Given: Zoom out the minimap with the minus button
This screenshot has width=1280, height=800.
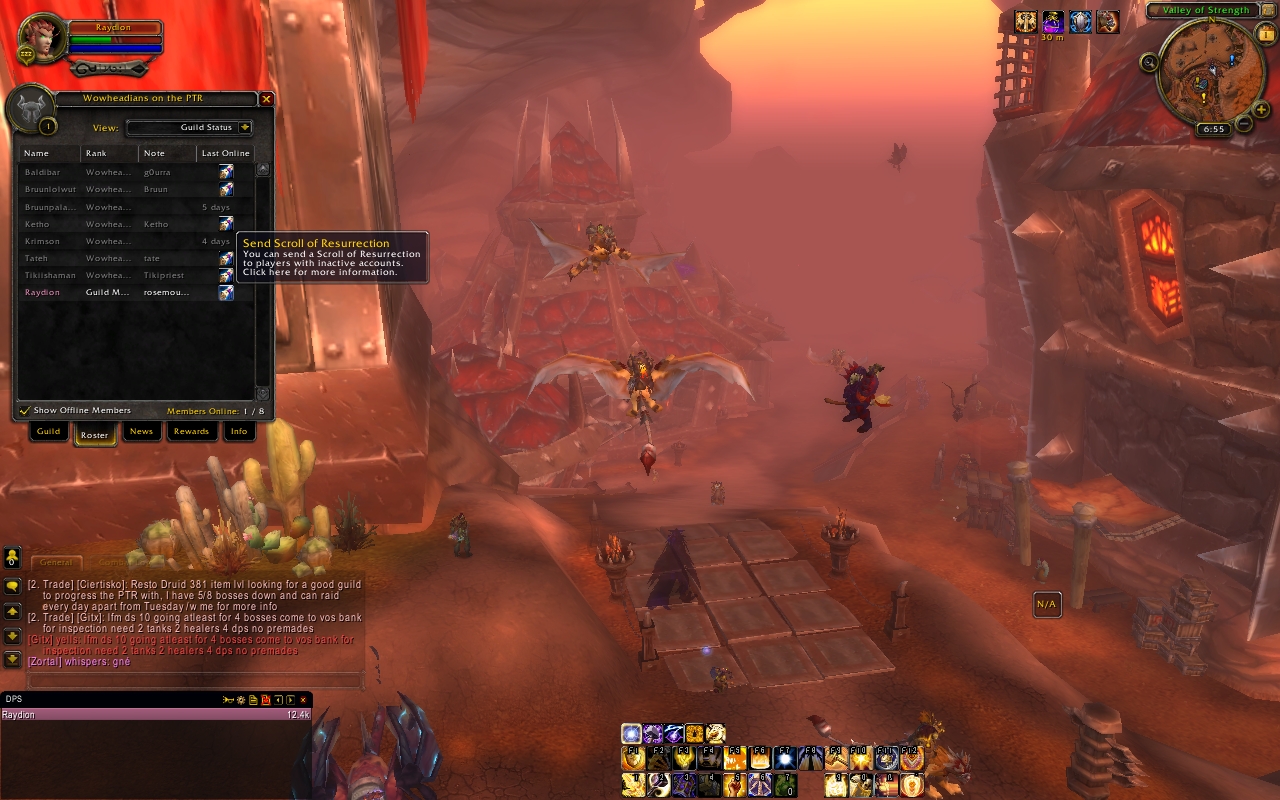Looking at the screenshot, I should pyautogui.click(x=1243, y=123).
